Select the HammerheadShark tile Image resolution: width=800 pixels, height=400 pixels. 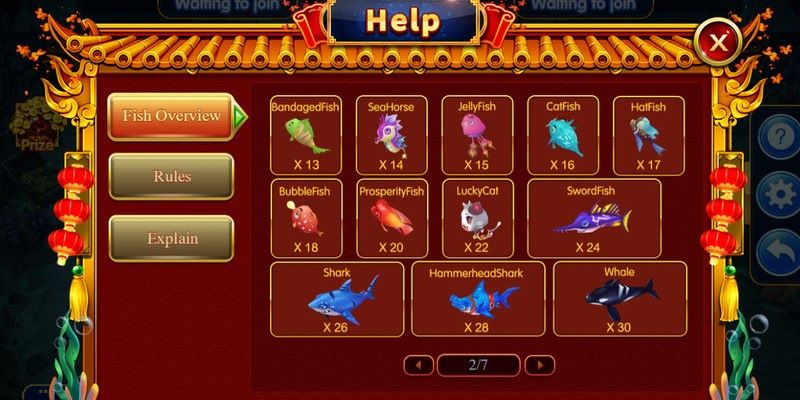[x=477, y=299]
